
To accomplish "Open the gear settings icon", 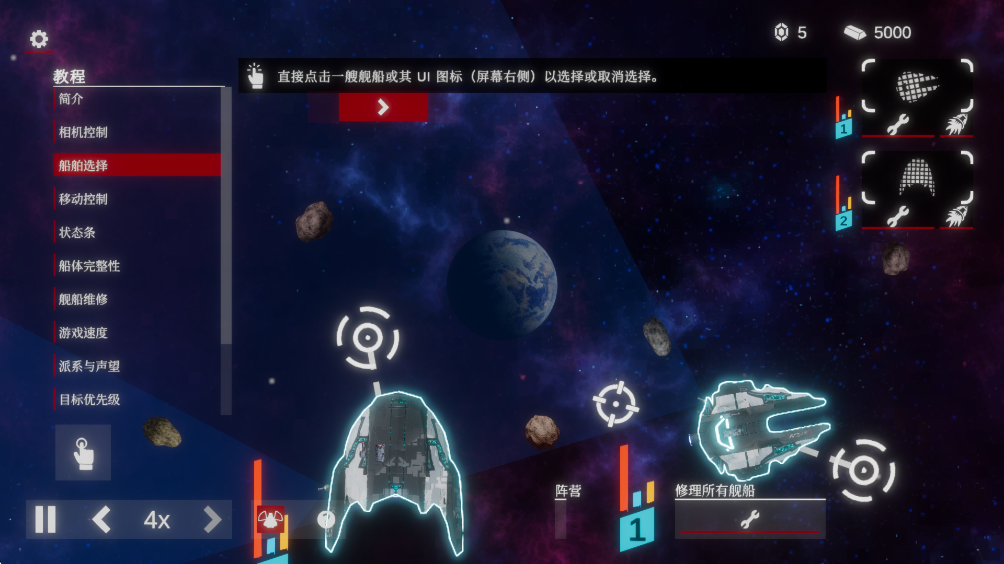I will coord(39,39).
